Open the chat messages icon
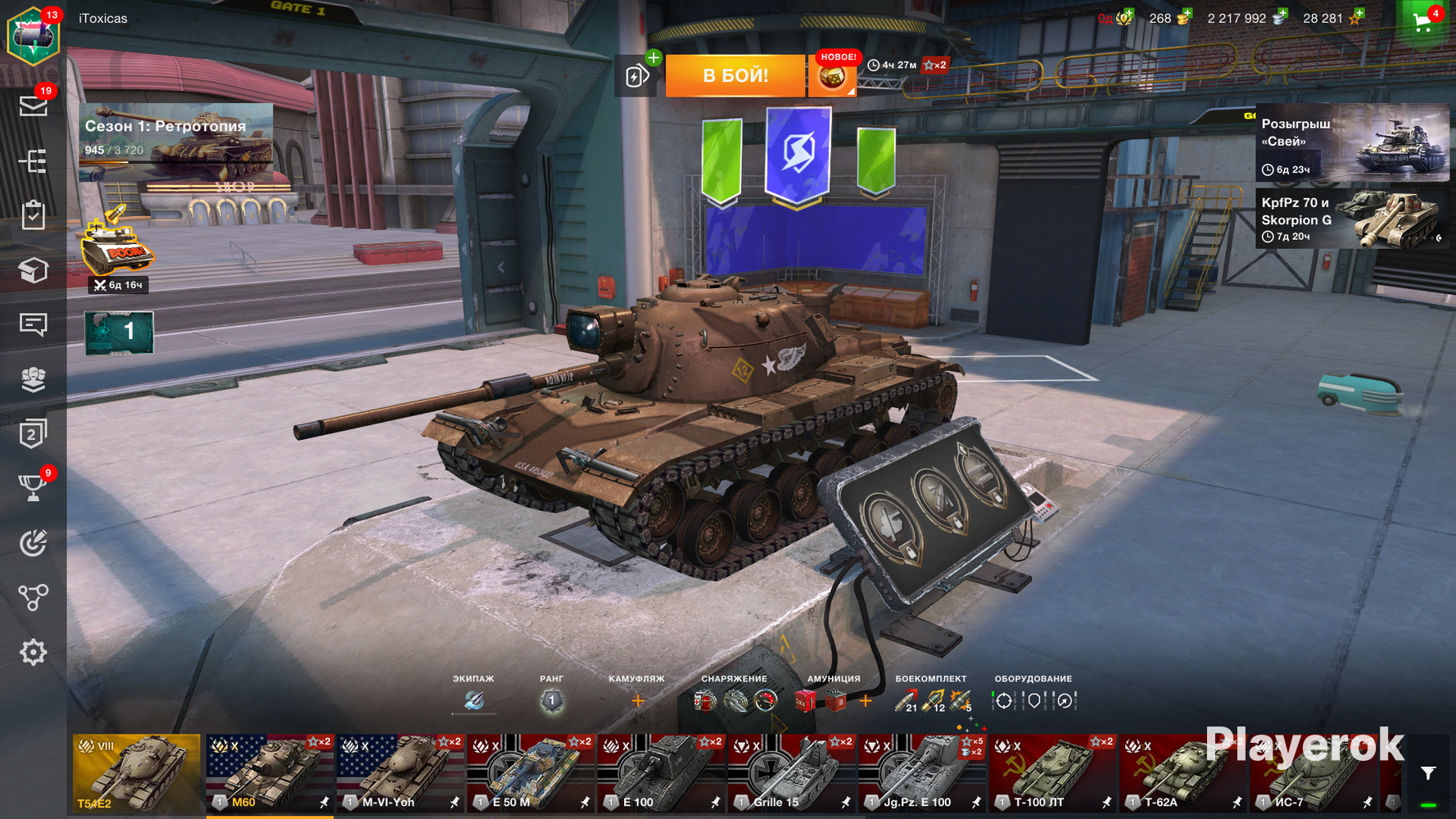This screenshot has height=819, width=1456. (33, 324)
